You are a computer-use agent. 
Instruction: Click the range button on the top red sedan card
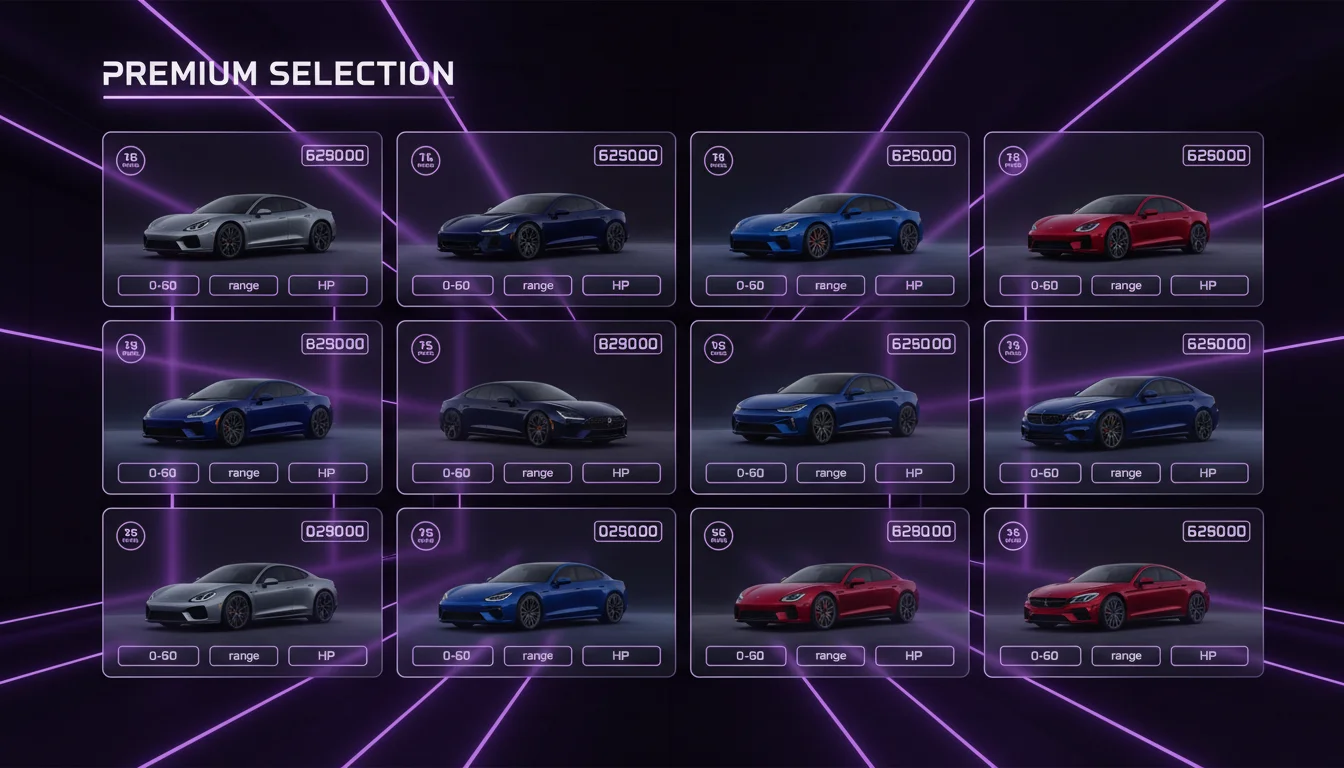pyautogui.click(x=1125, y=285)
